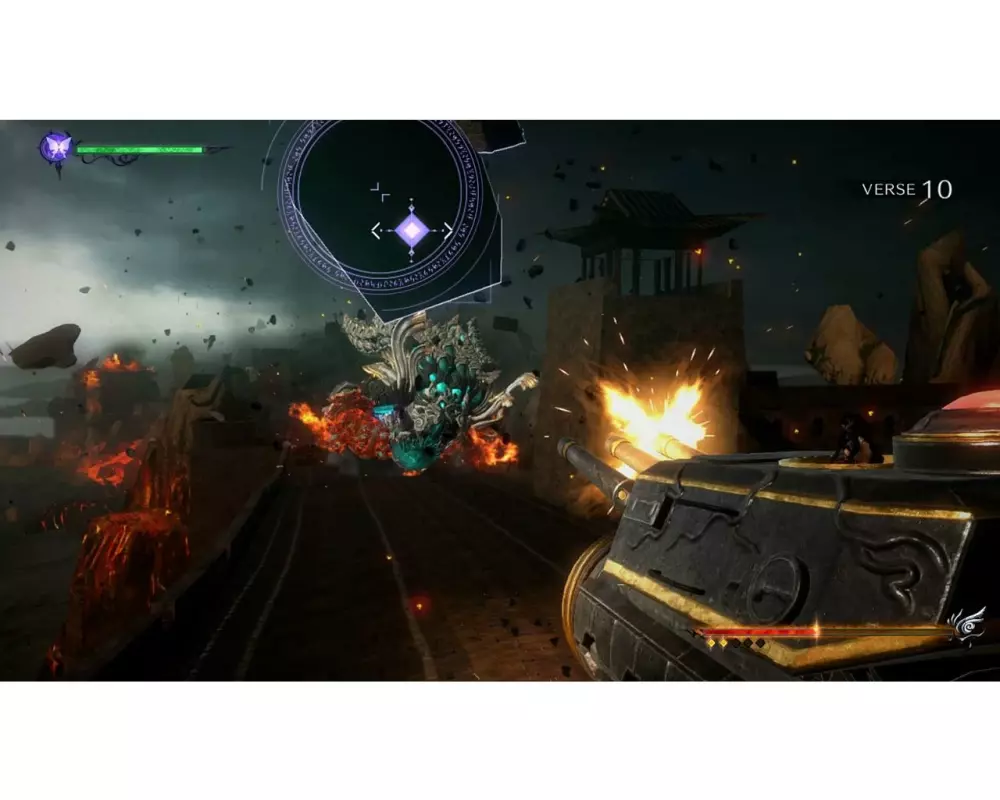
Task: Click the purple butterfly emblem icon
Action: 55,148
